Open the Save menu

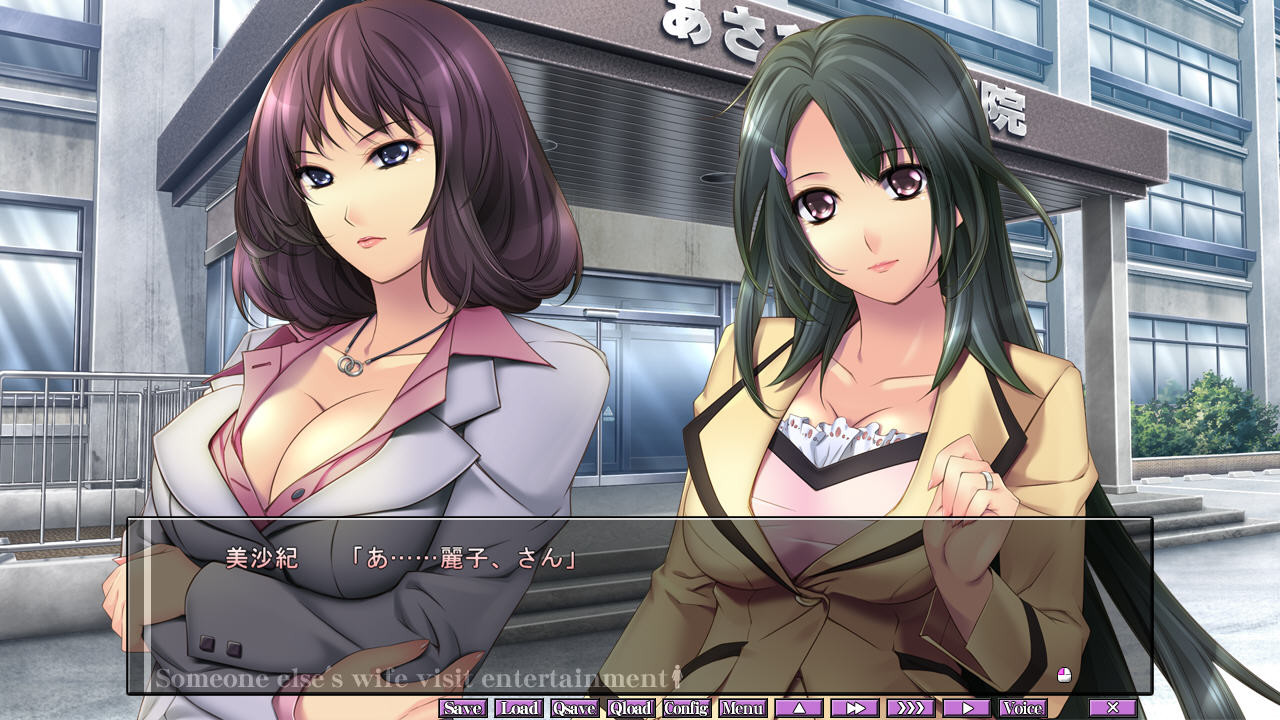[x=463, y=708]
